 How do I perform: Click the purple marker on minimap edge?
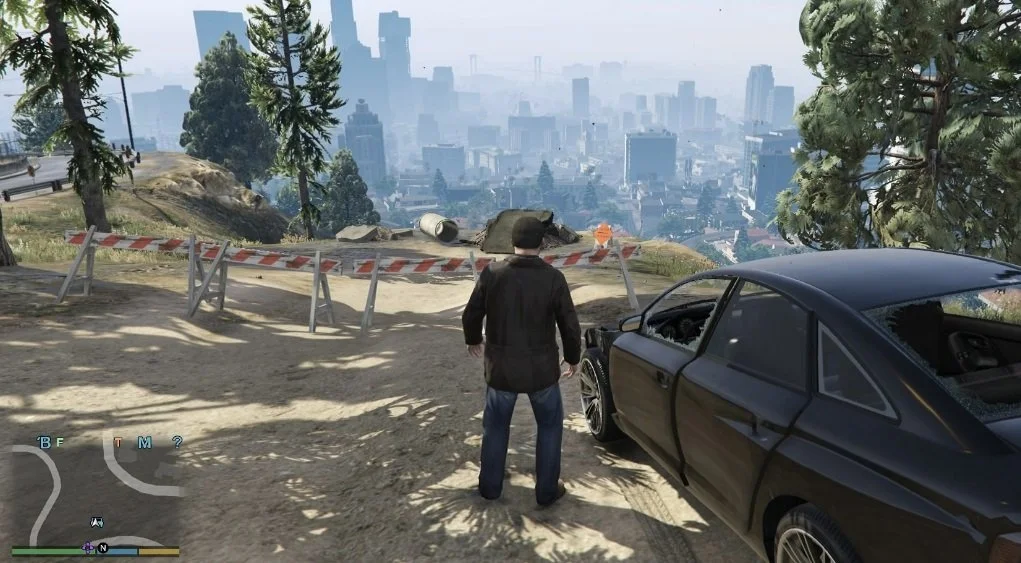88,547
